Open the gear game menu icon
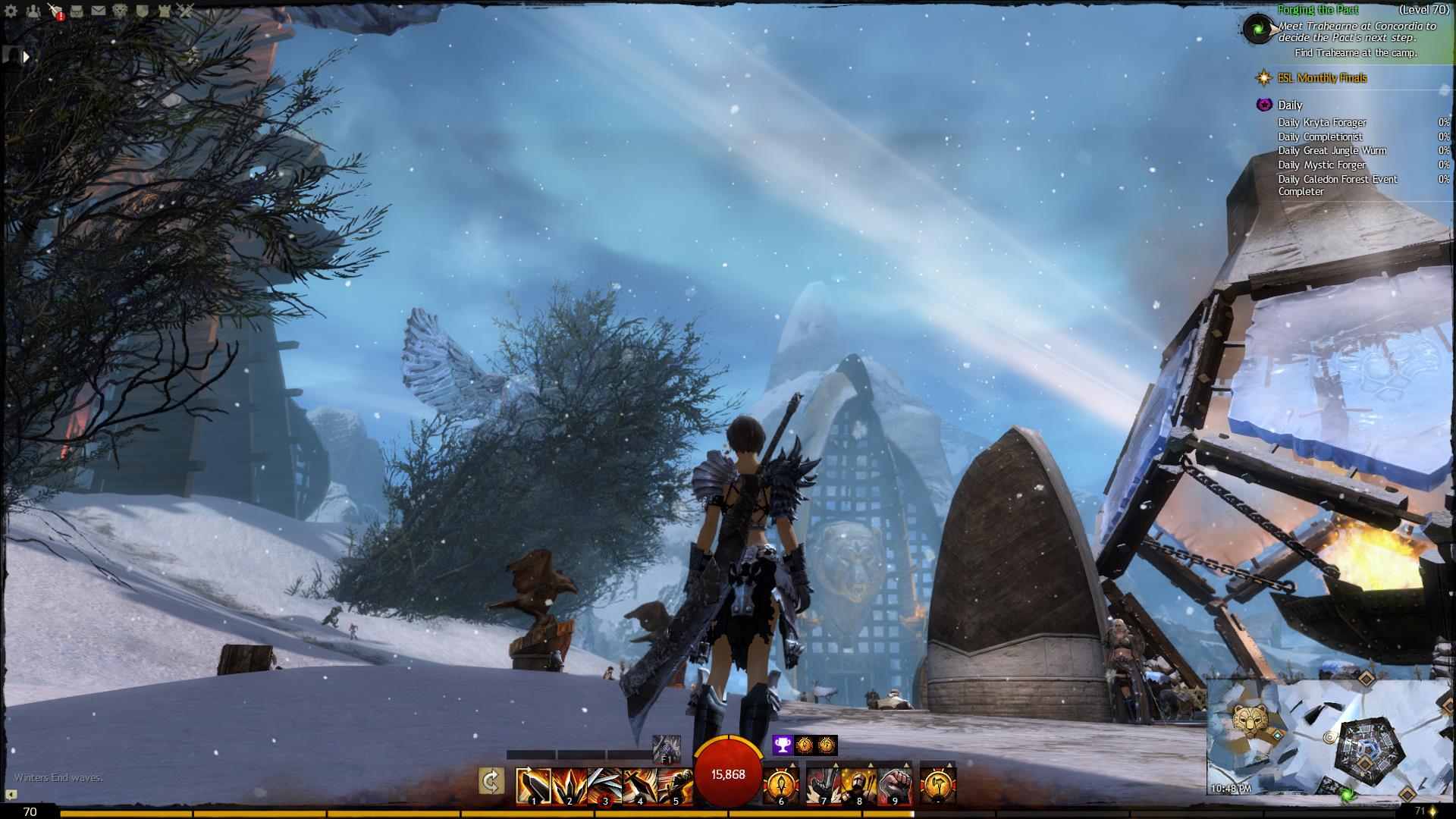The image size is (1456, 819). [x=11, y=11]
